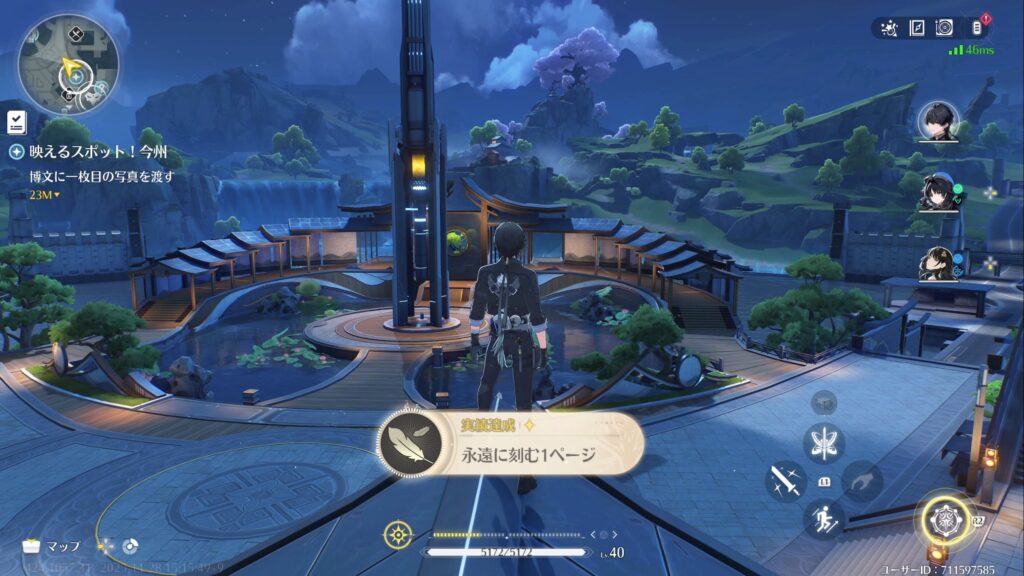
Task: Open the quest log checklist icon
Action: coord(16,122)
